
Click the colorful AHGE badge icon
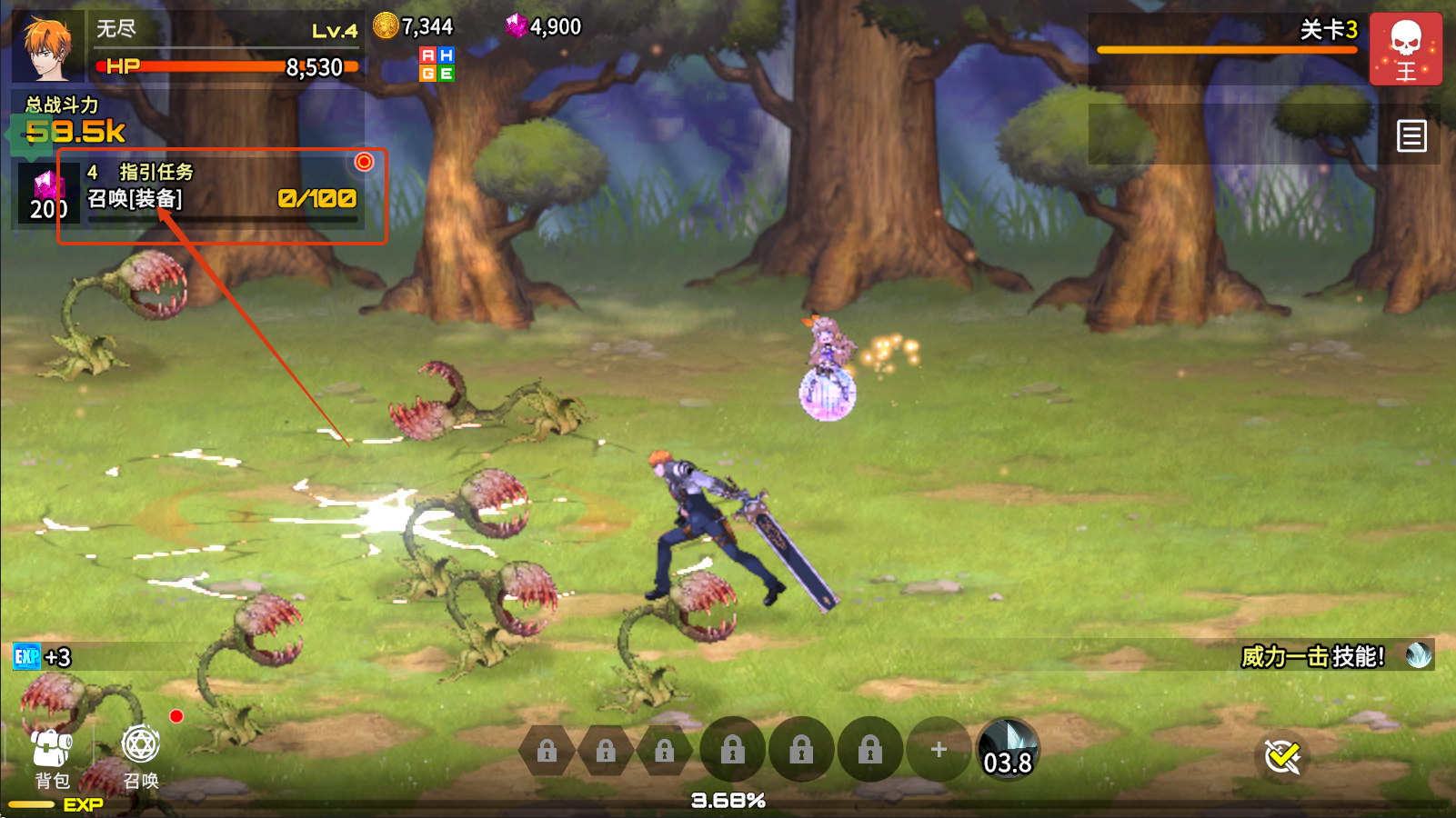click(437, 65)
